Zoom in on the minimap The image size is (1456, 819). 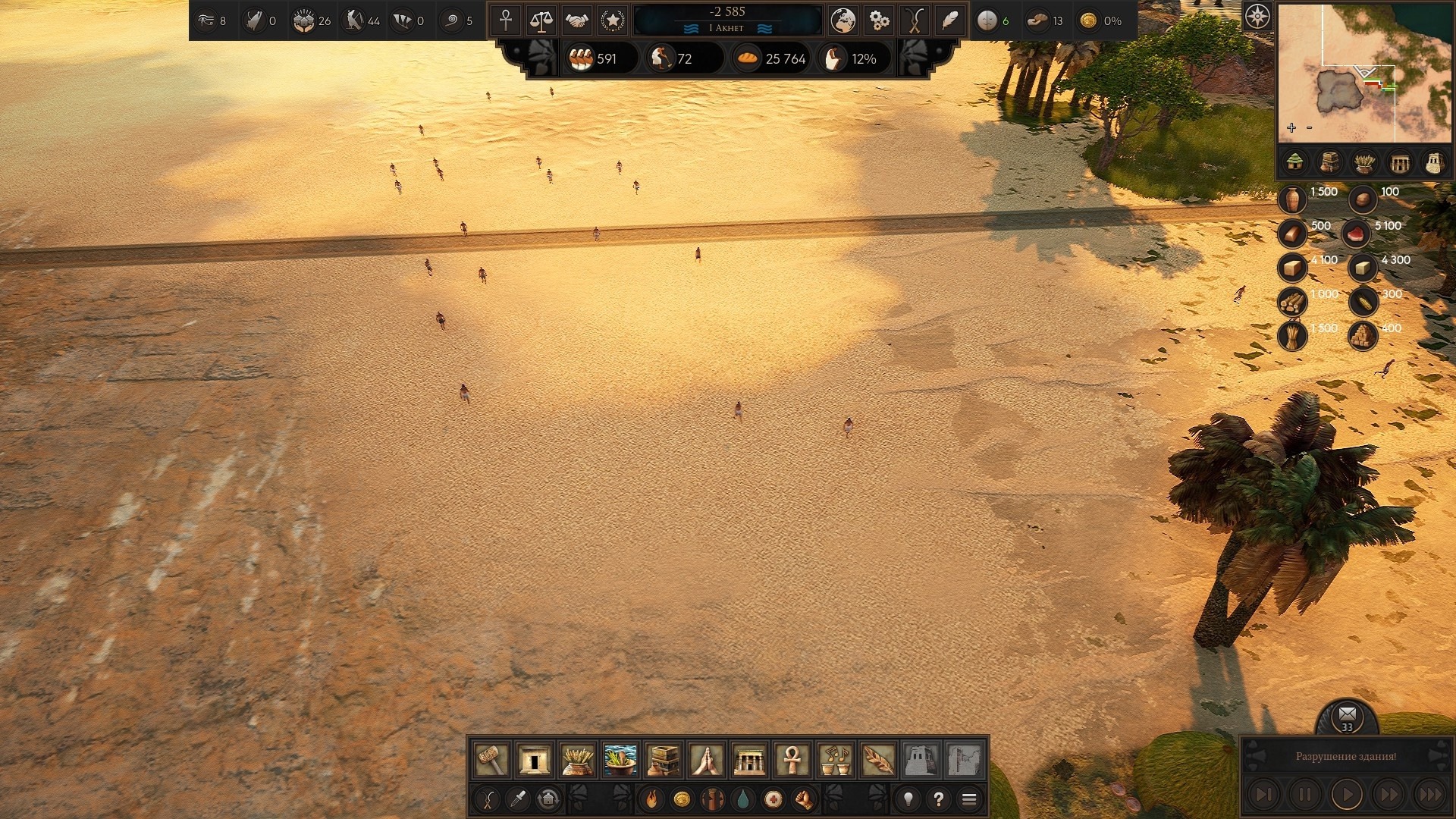coord(1291,128)
